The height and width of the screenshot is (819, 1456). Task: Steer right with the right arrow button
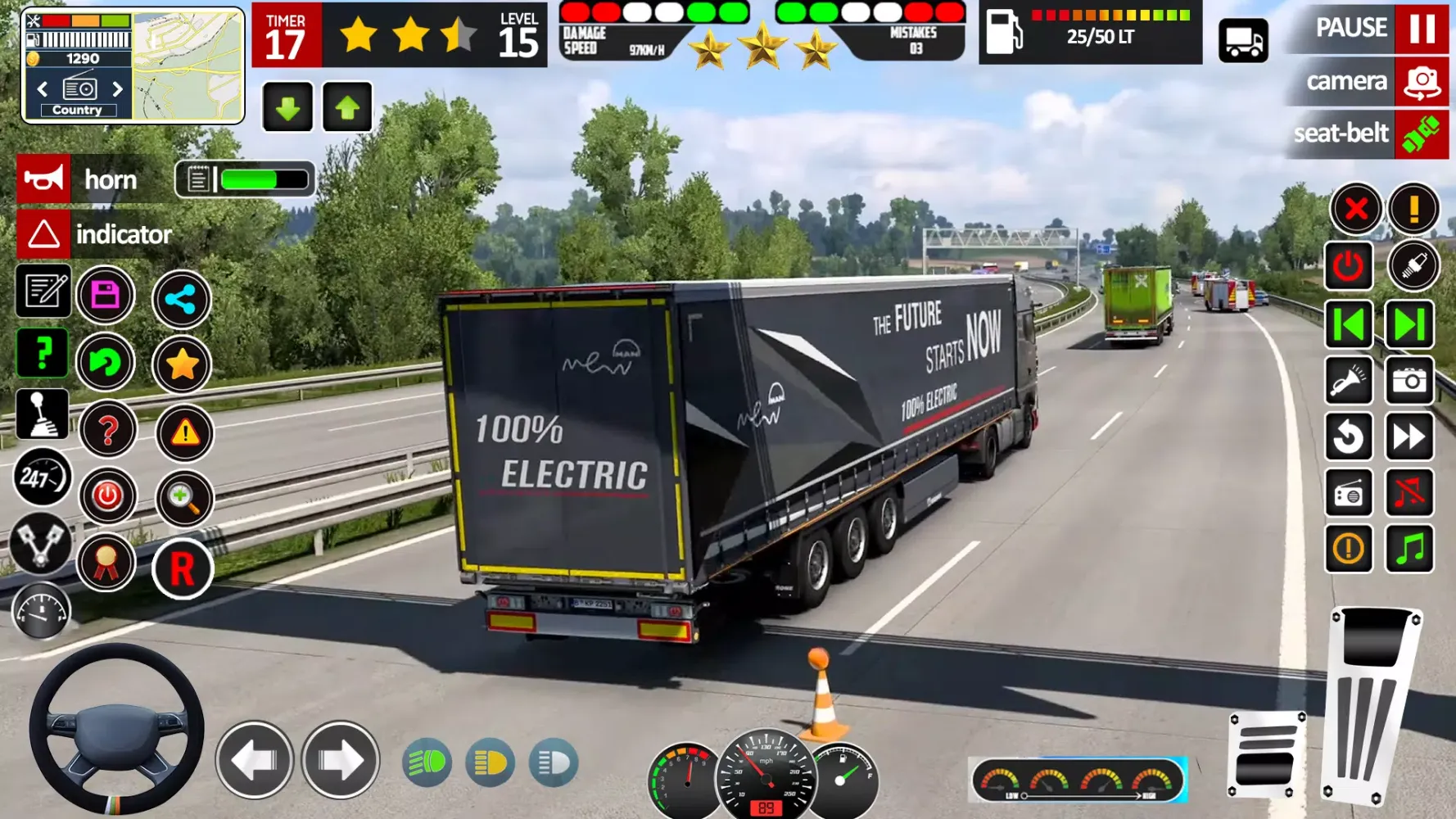340,761
